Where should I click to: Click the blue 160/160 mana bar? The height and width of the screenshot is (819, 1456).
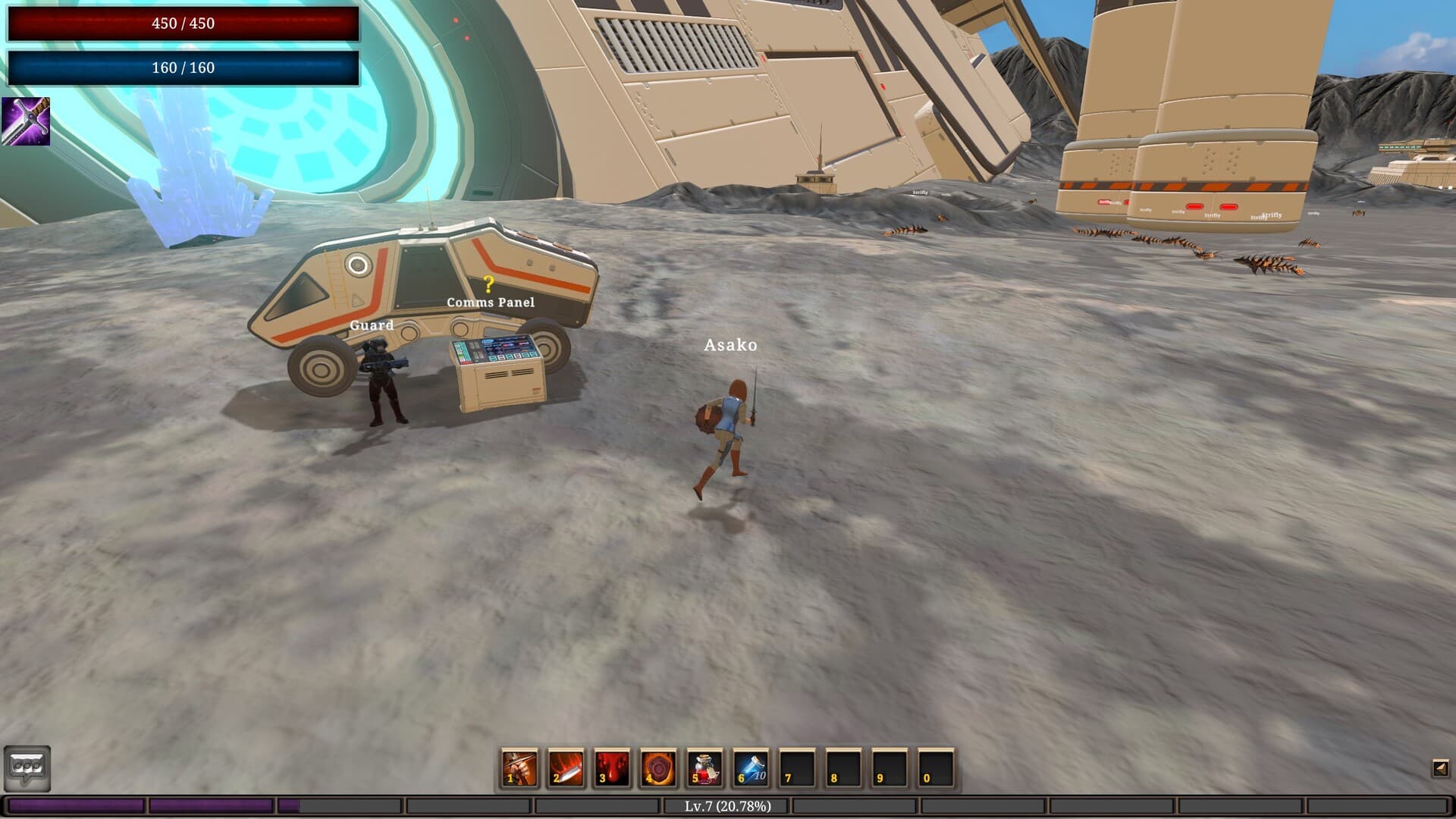[x=182, y=67]
